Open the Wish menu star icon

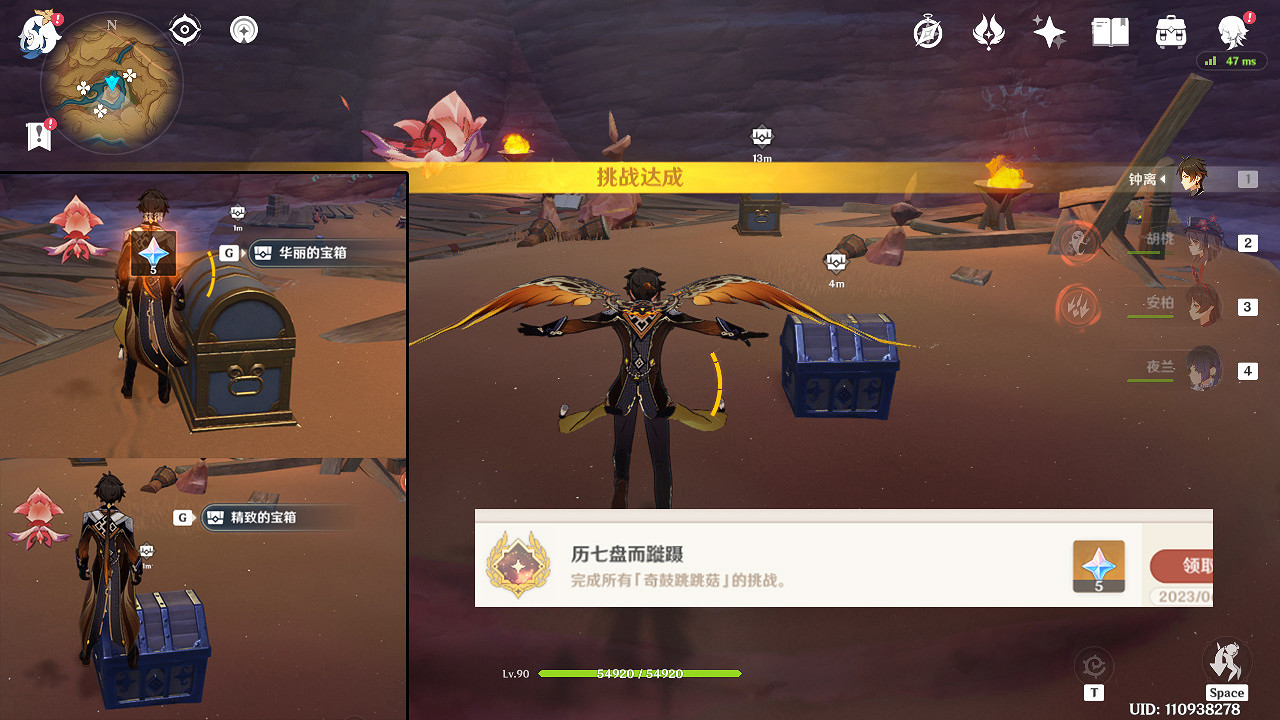pos(1048,31)
